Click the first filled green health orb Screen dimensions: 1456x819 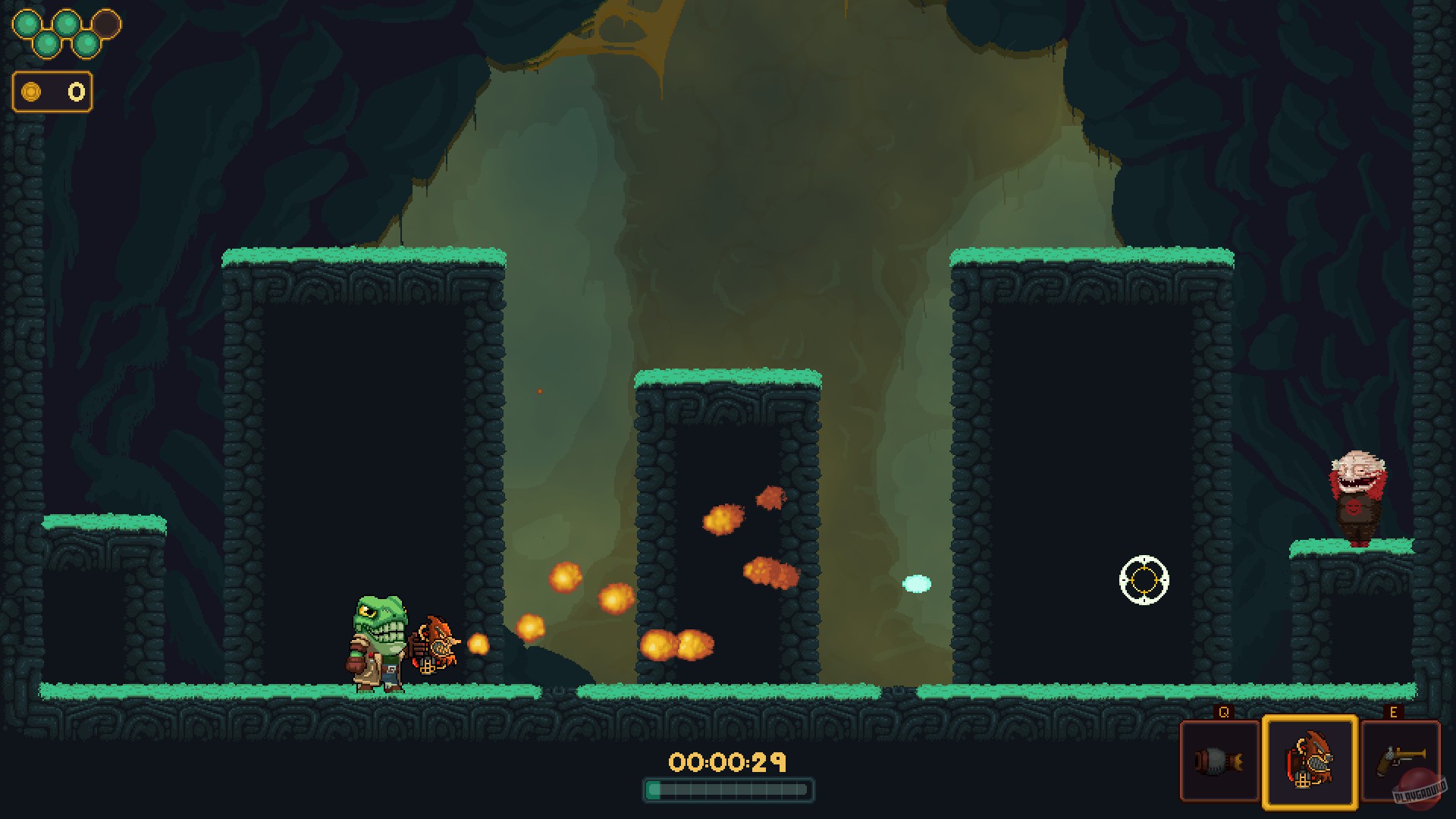click(x=27, y=23)
